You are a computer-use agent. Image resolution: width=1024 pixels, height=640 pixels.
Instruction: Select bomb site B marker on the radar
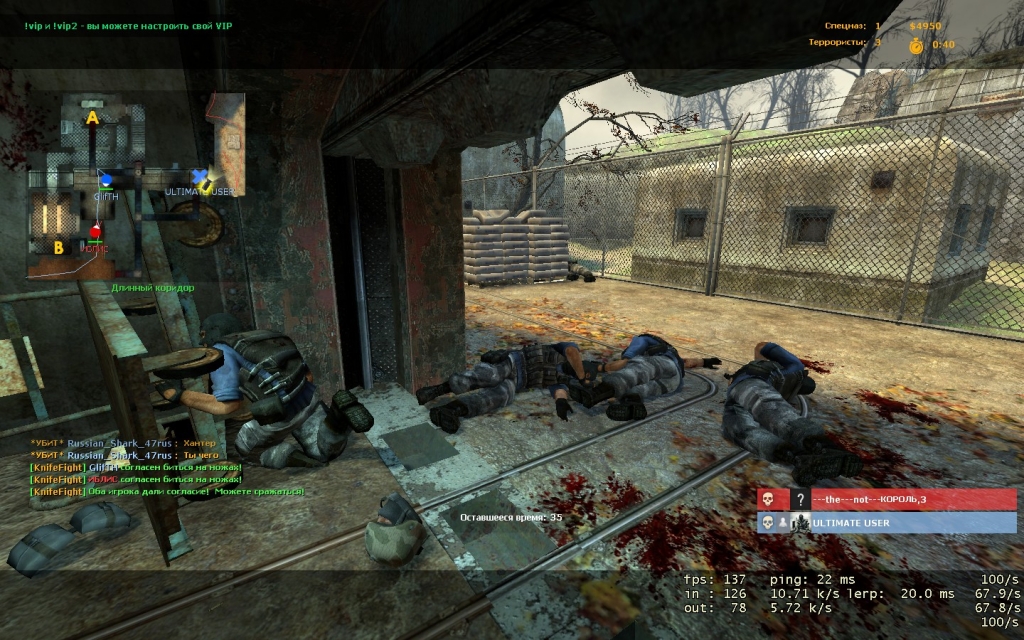point(59,247)
